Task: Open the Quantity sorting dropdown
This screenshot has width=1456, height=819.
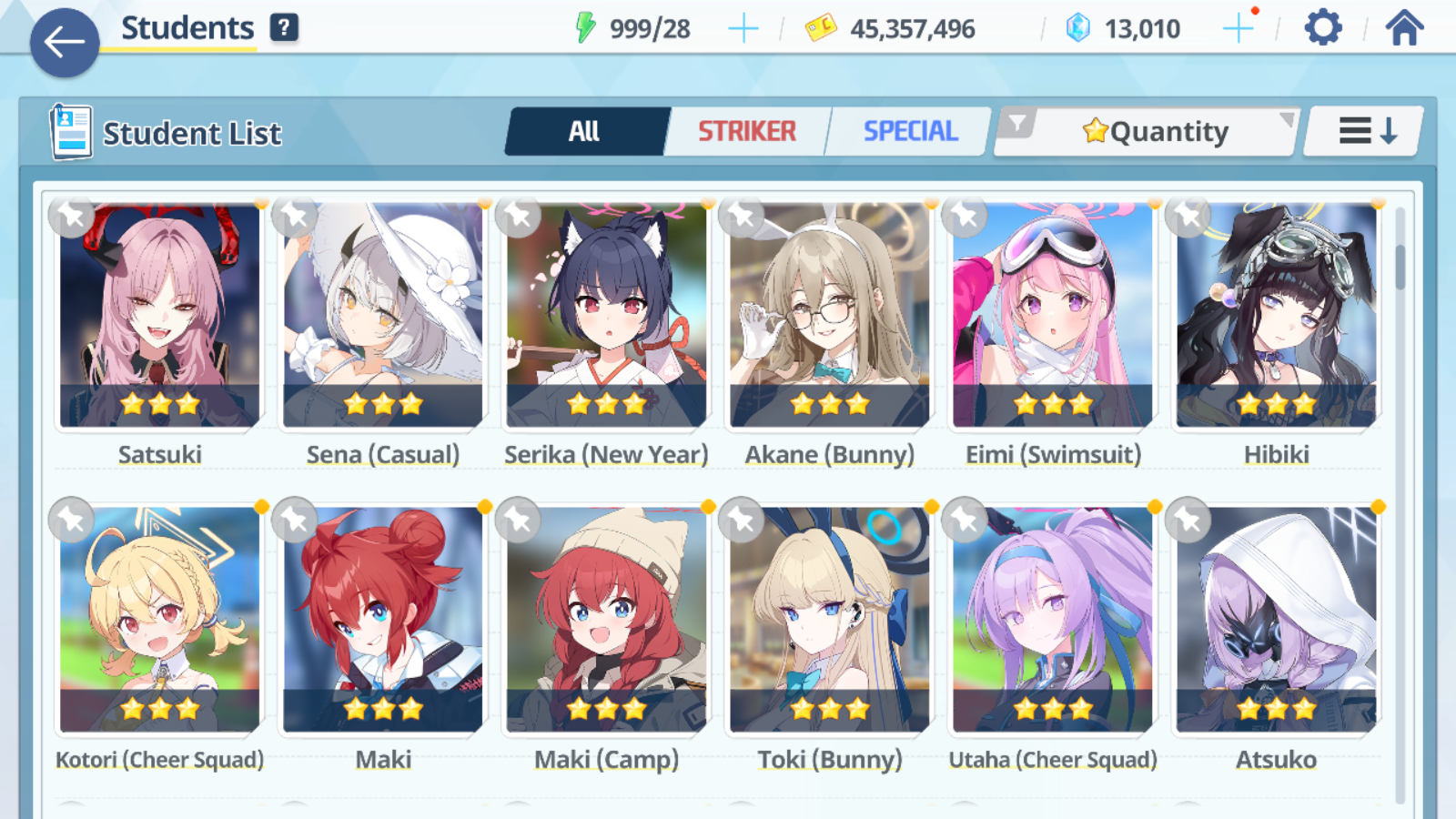Action: click(1156, 131)
